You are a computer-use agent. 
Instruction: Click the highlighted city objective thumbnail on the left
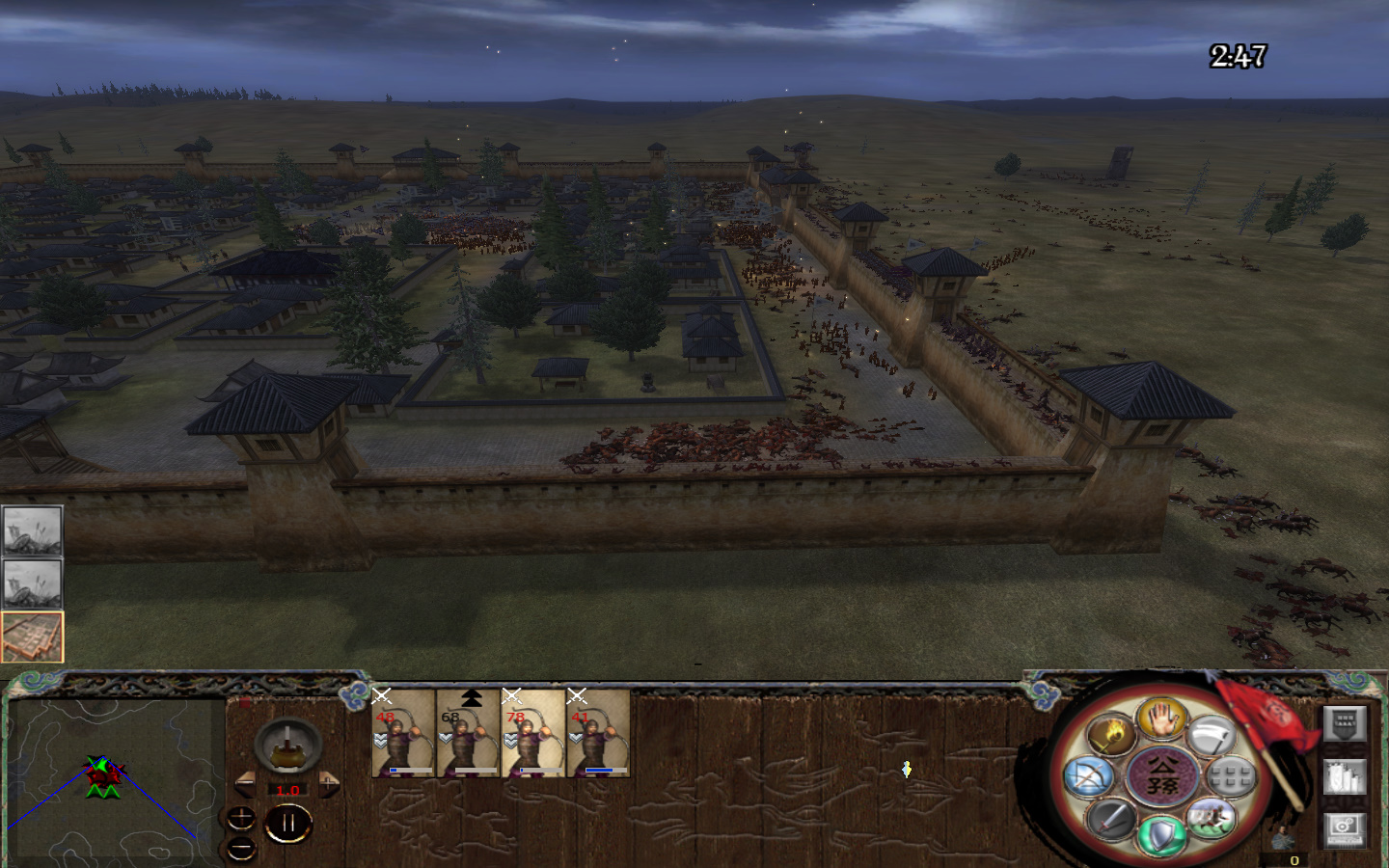click(x=33, y=636)
